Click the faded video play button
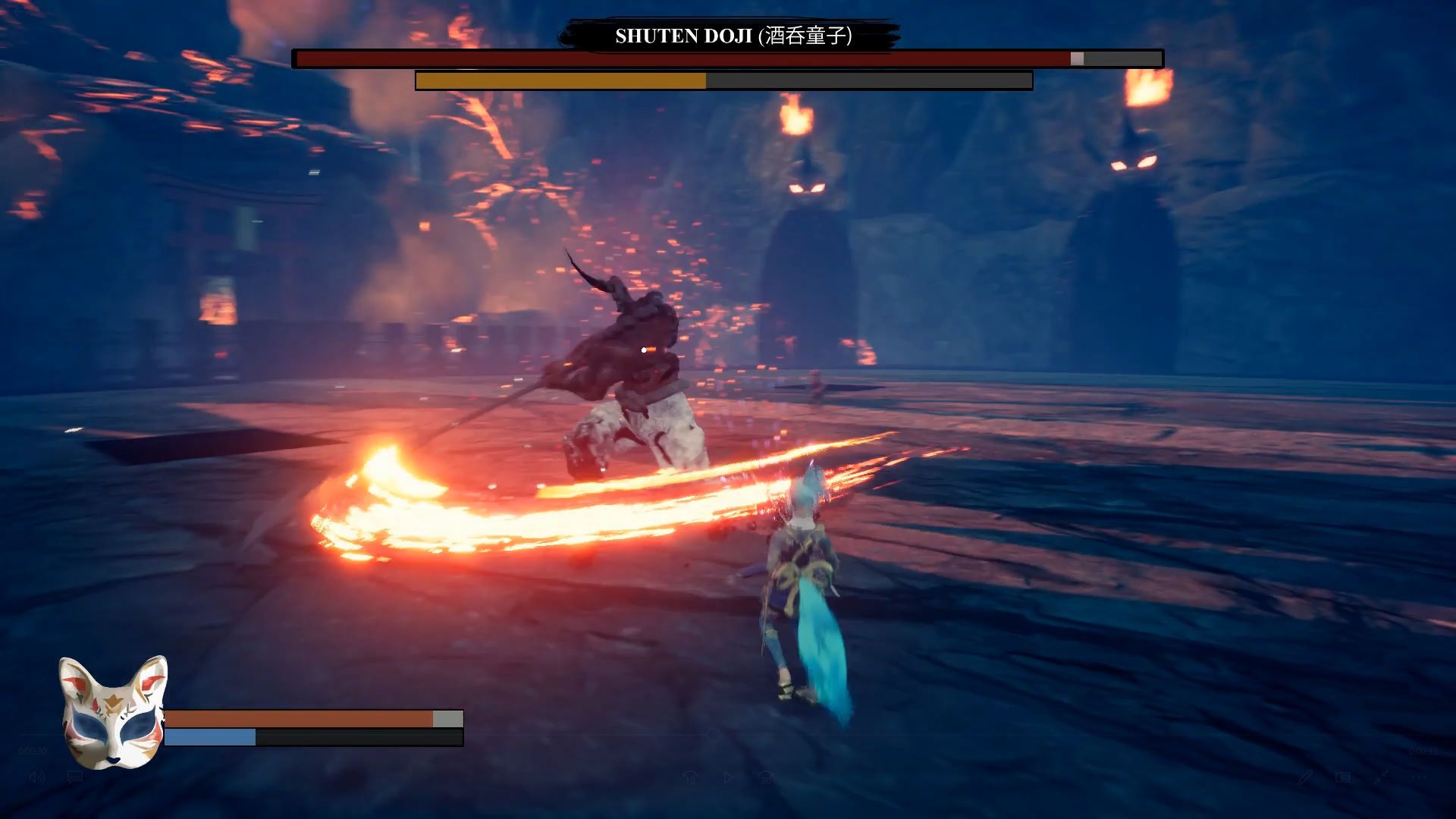The image size is (1456, 819). tap(728, 777)
